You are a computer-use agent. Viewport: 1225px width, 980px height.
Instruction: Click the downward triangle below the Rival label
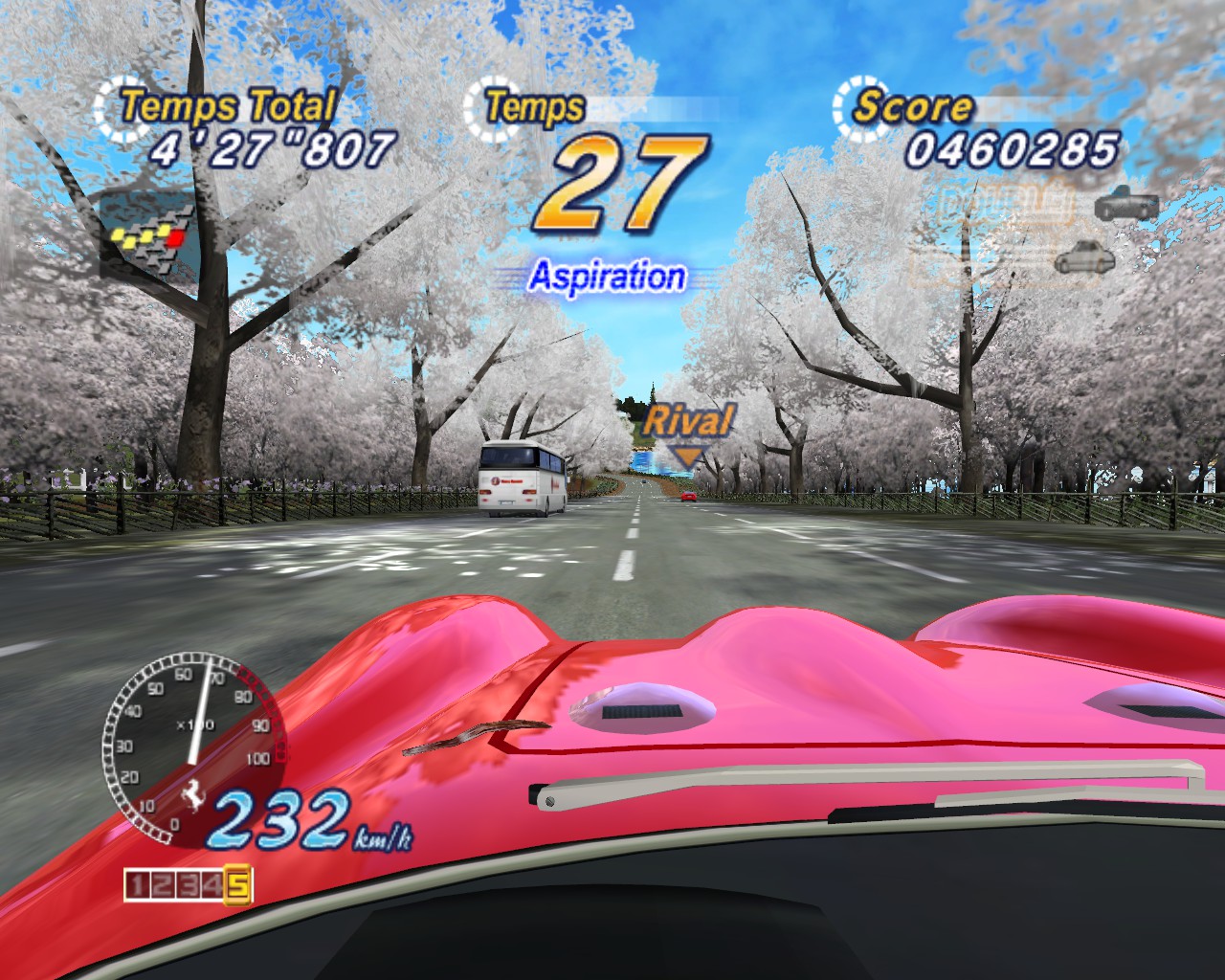688,457
